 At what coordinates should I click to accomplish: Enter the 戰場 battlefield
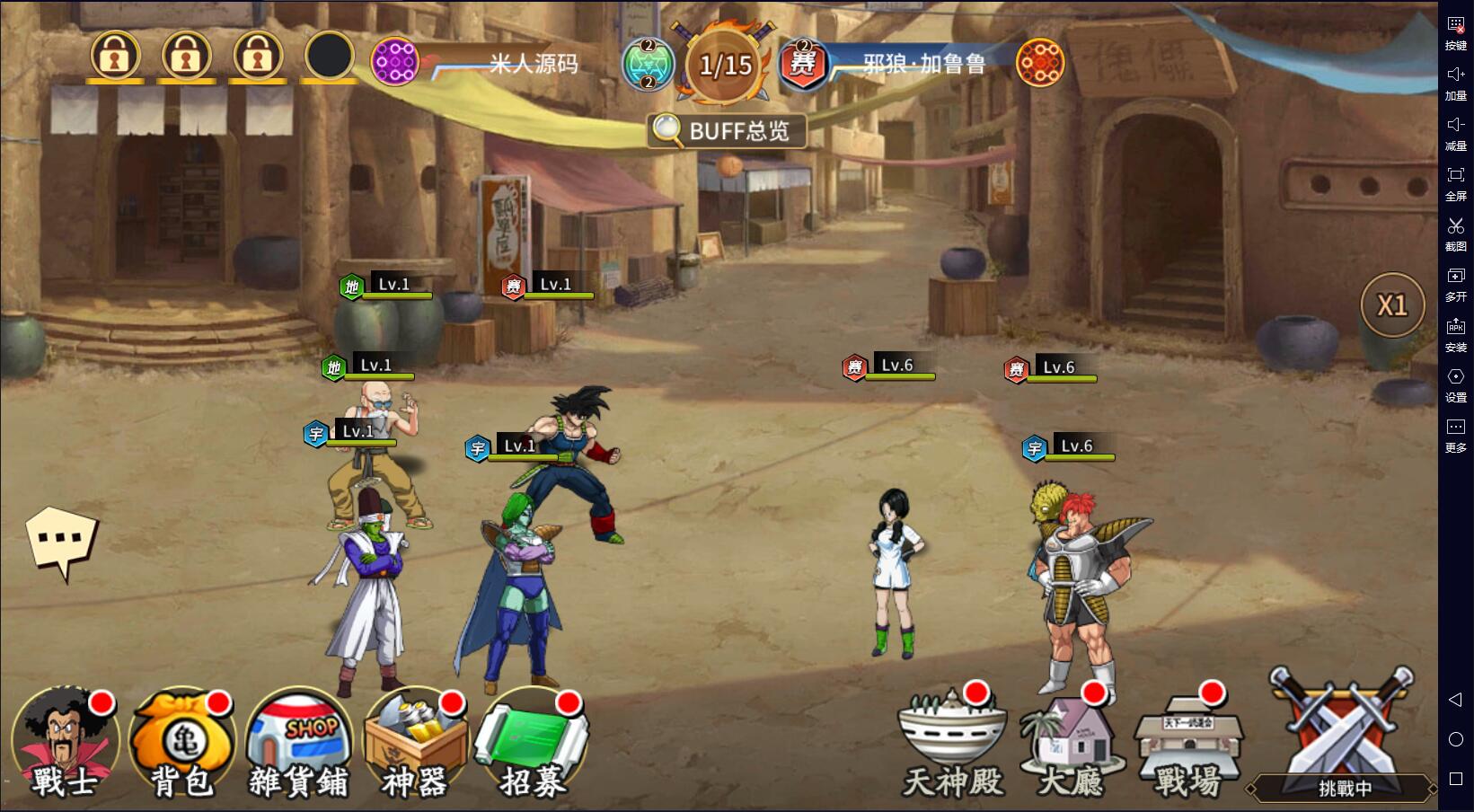1187,745
